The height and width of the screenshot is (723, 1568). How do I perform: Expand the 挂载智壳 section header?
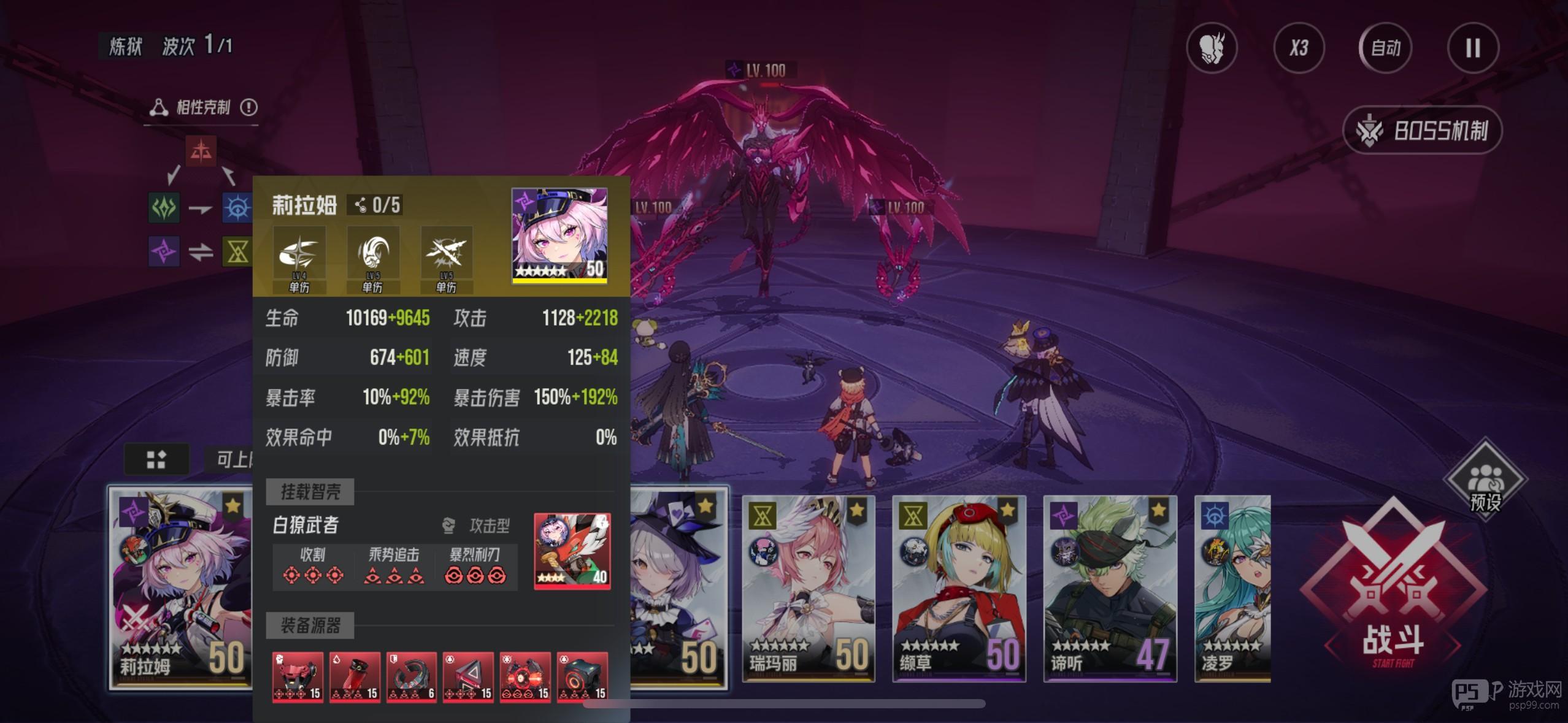pyautogui.click(x=310, y=492)
